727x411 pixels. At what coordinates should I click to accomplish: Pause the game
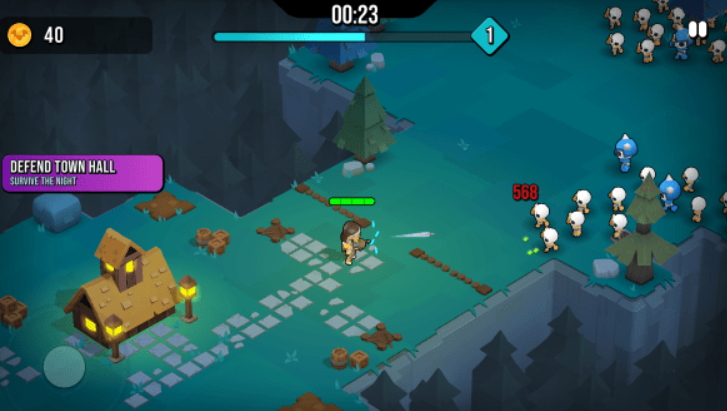click(x=697, y=30)
